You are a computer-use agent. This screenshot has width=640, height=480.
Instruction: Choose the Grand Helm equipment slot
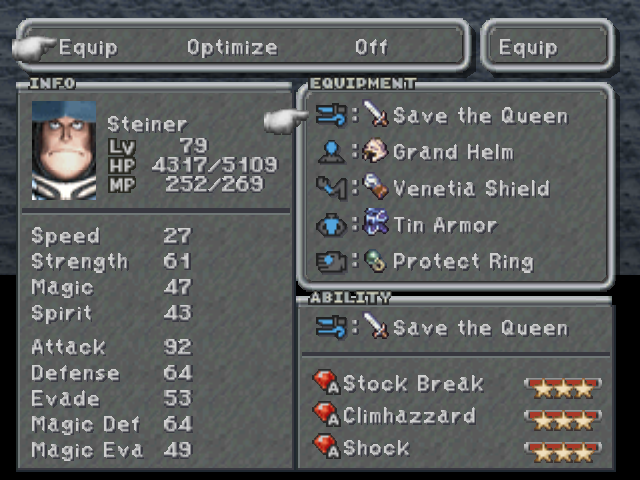[x=452, y=152]
